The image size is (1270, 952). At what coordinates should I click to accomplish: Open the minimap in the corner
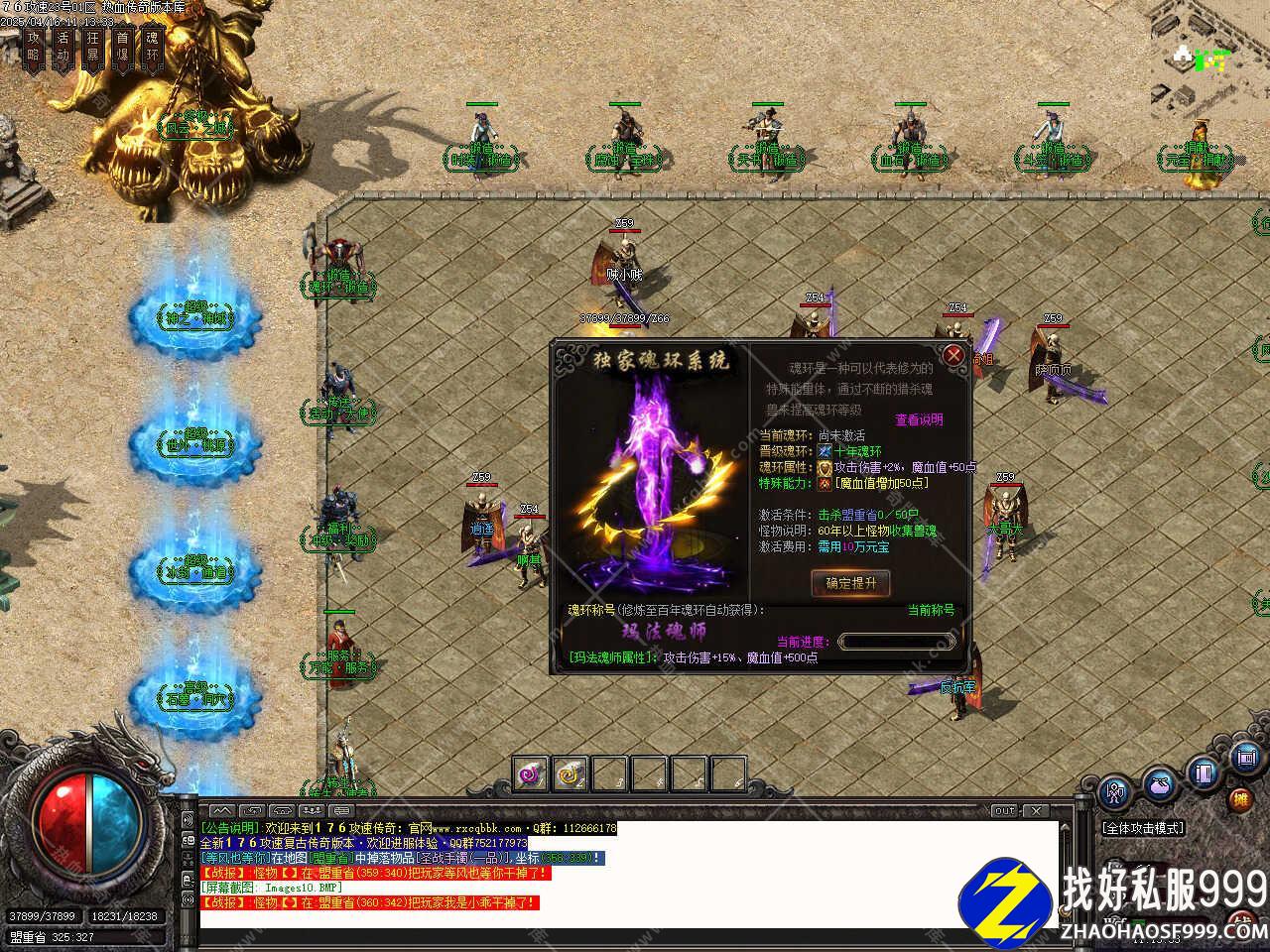click(1202, 59)
